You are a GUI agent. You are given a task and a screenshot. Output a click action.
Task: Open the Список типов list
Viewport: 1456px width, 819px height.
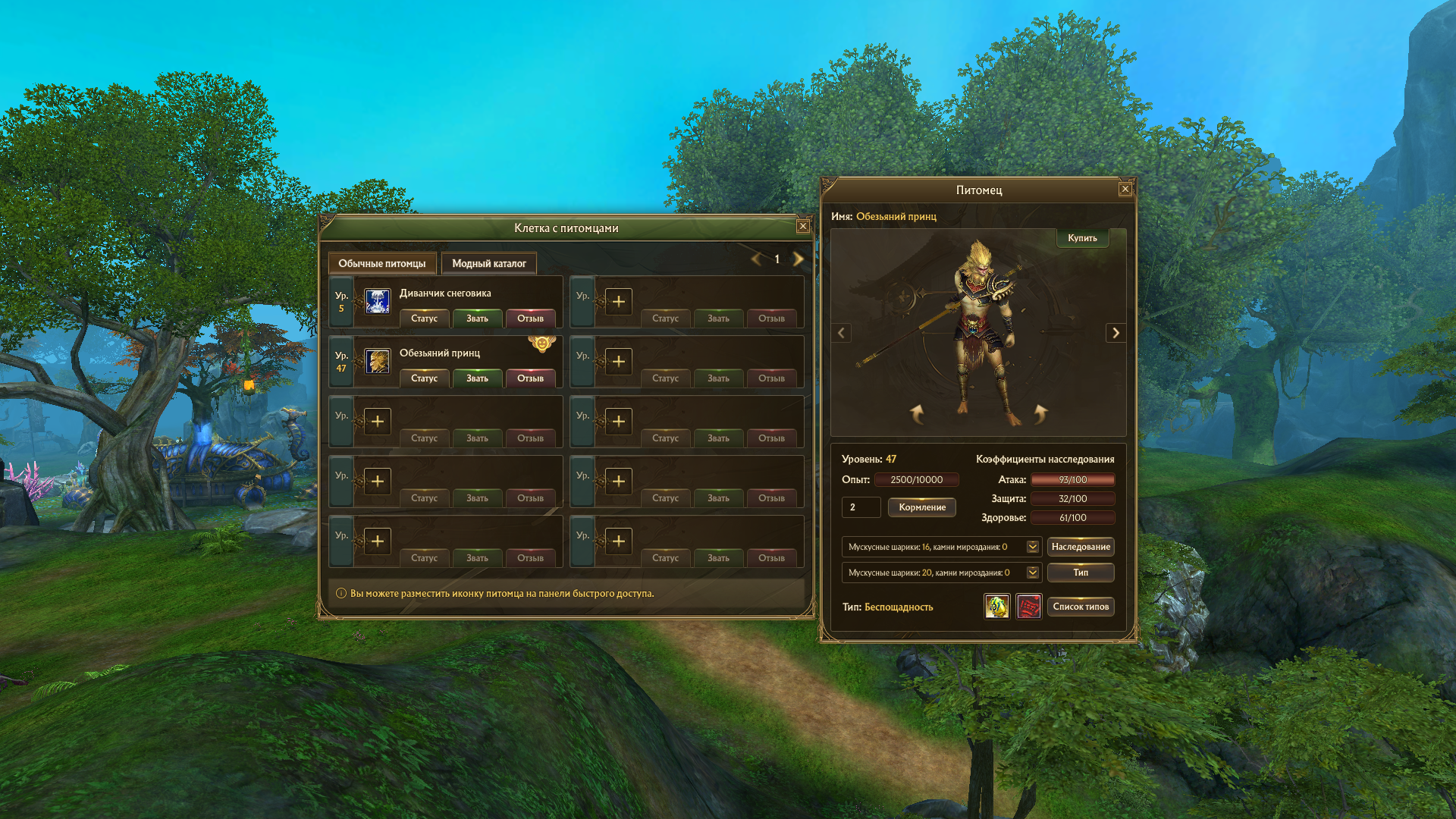[1081, 607]
